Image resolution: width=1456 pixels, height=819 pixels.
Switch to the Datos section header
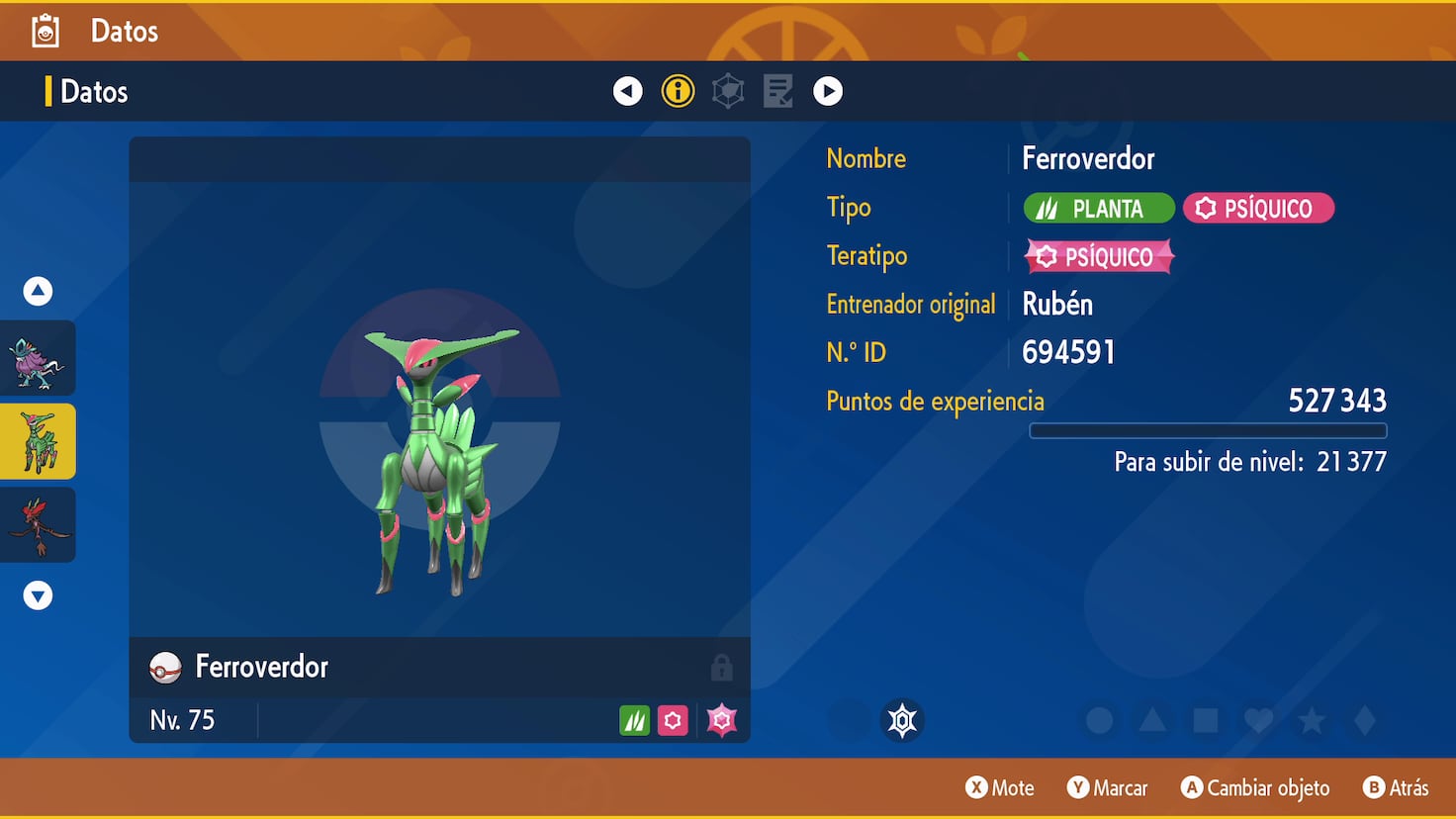pos(93,91)
